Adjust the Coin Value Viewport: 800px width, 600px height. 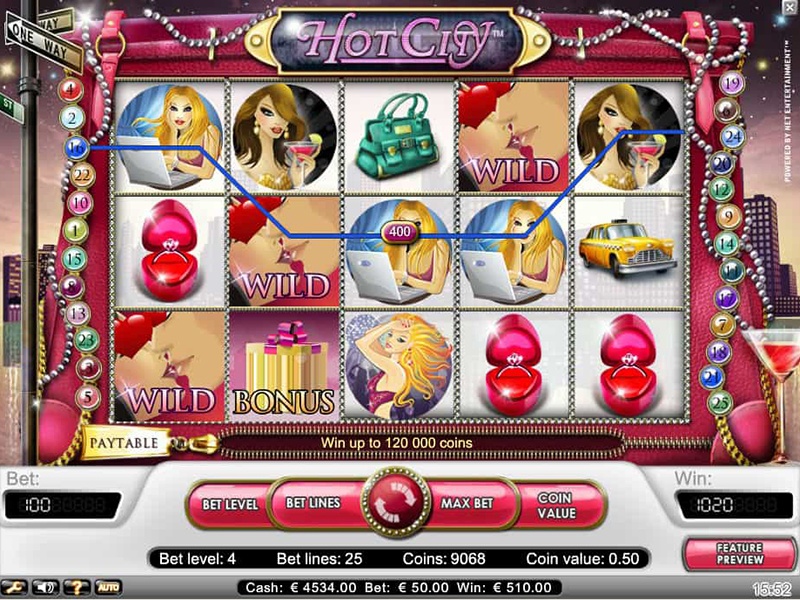tap(555, 504)
